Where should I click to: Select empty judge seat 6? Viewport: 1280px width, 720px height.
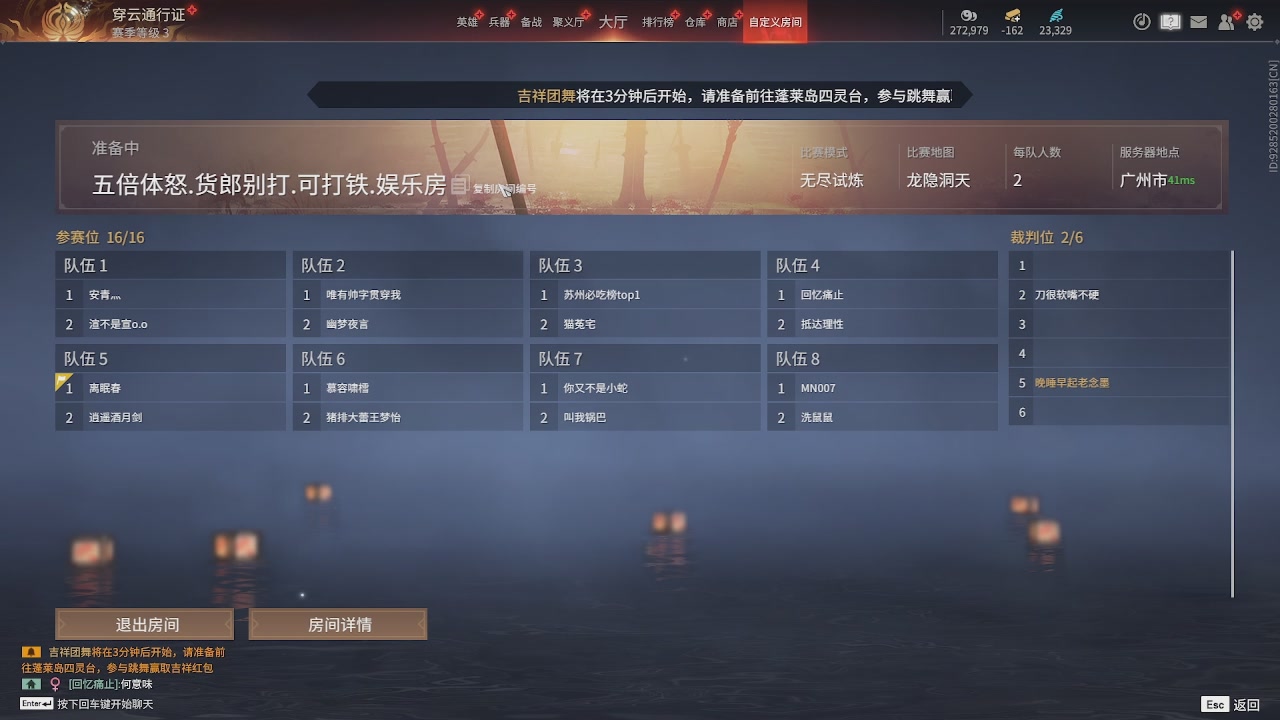click(1118, 411)
